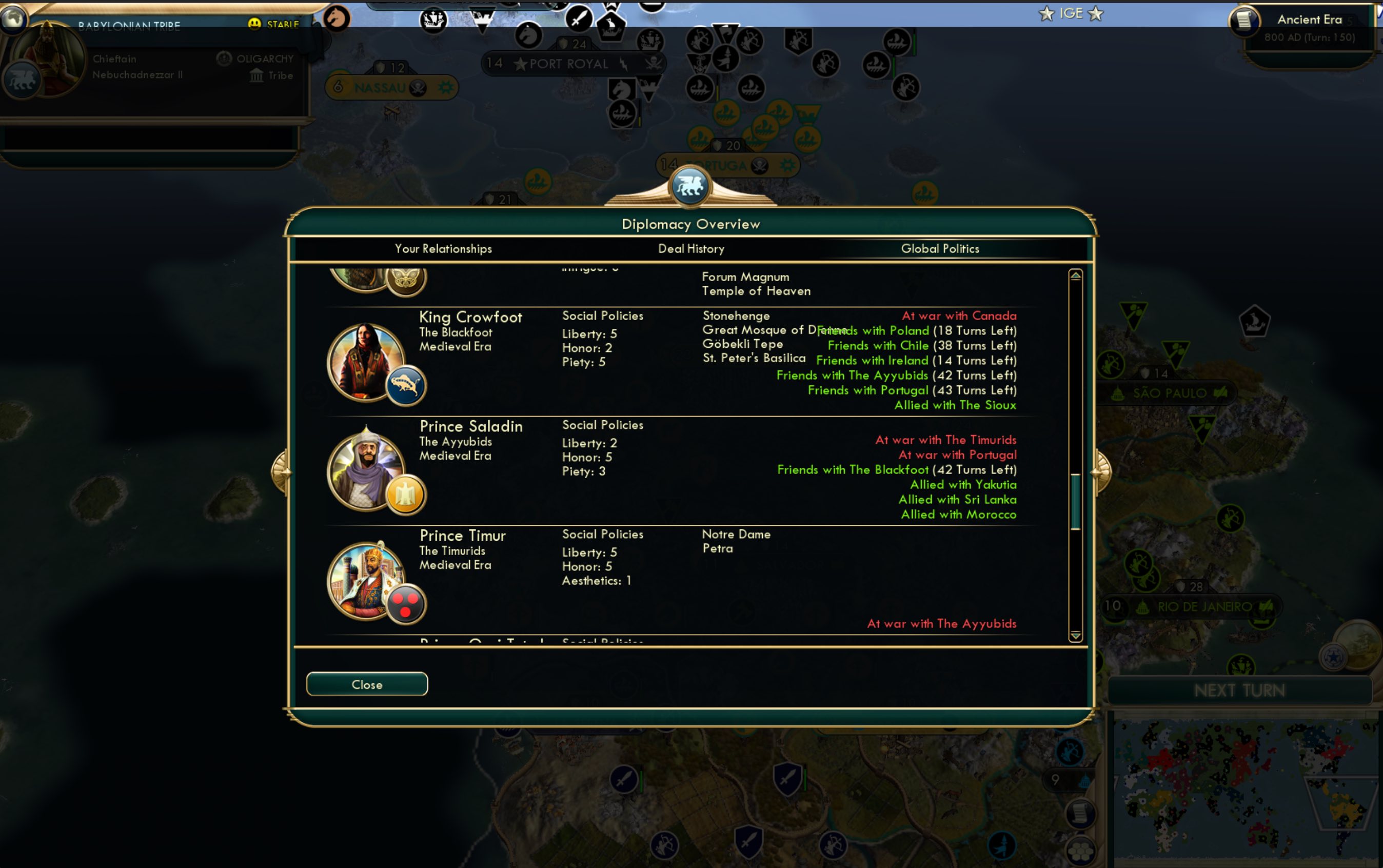Open the Deal History tab
Screen dimensions: 1383x868
[691, 249]
